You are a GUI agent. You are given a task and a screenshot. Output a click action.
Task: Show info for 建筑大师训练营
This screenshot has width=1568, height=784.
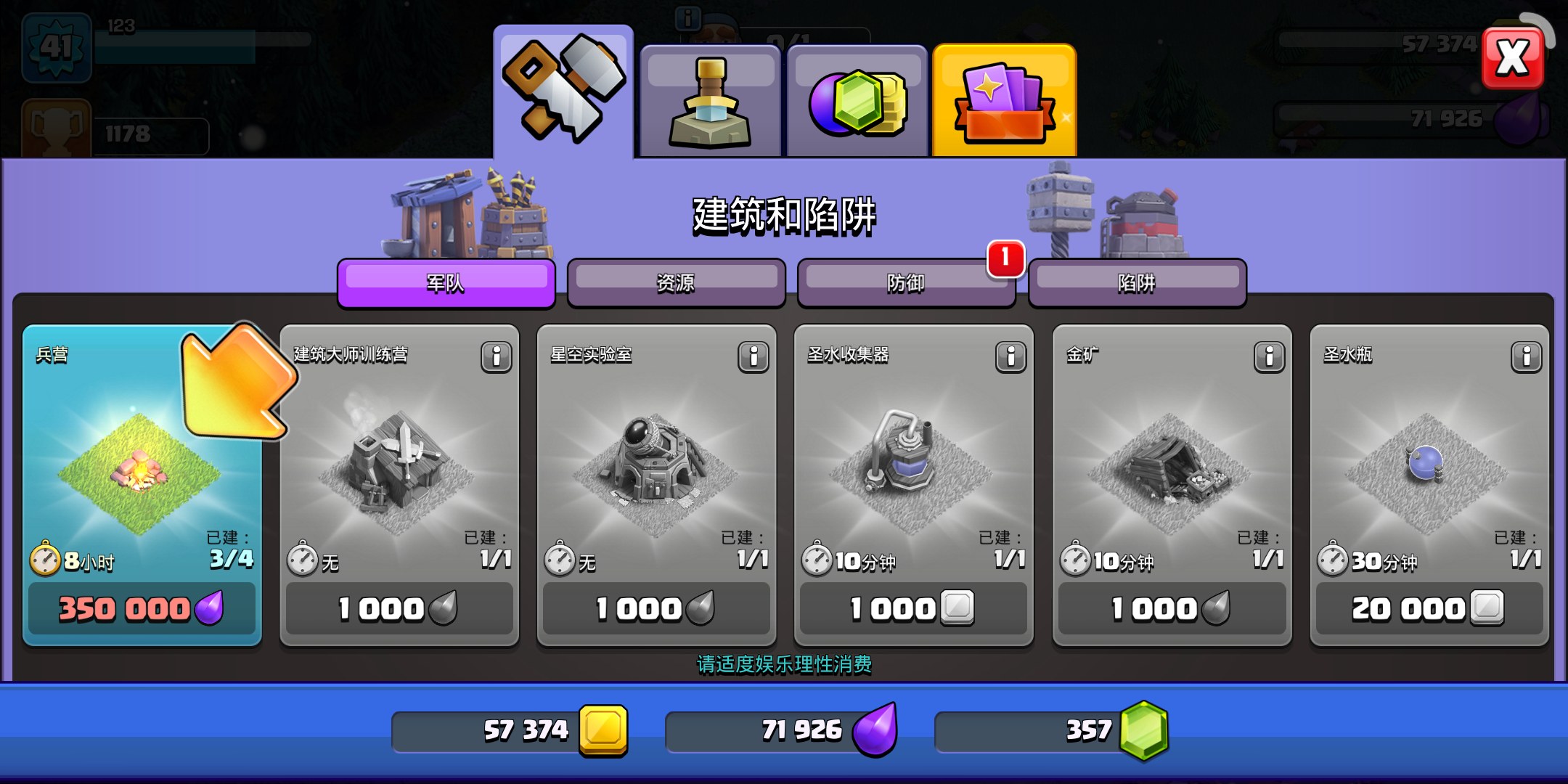pyautogui.click(x=497, y=356)
